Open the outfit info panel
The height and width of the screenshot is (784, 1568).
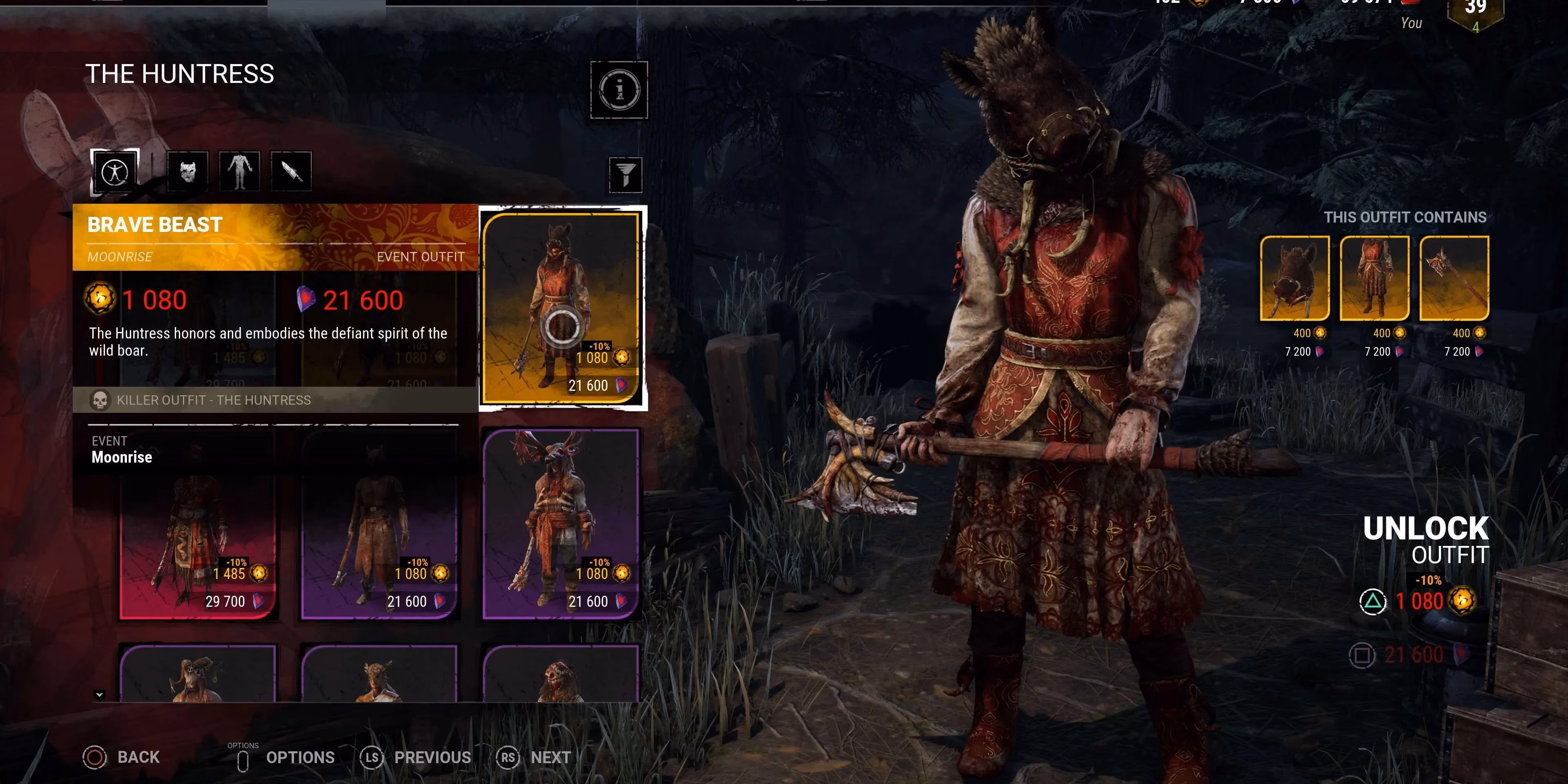(619, 89)
